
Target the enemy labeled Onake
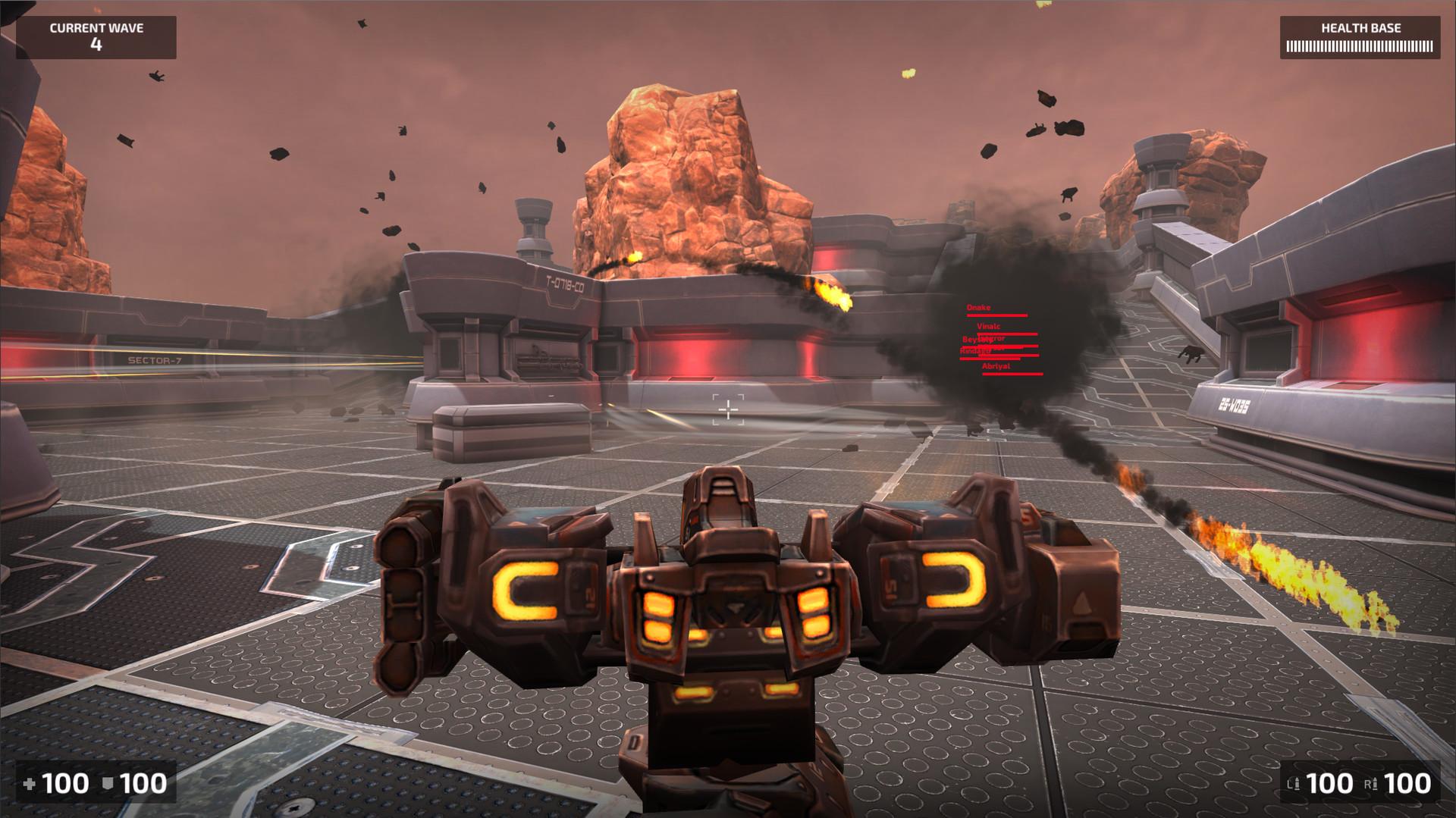tap(978, 308)
